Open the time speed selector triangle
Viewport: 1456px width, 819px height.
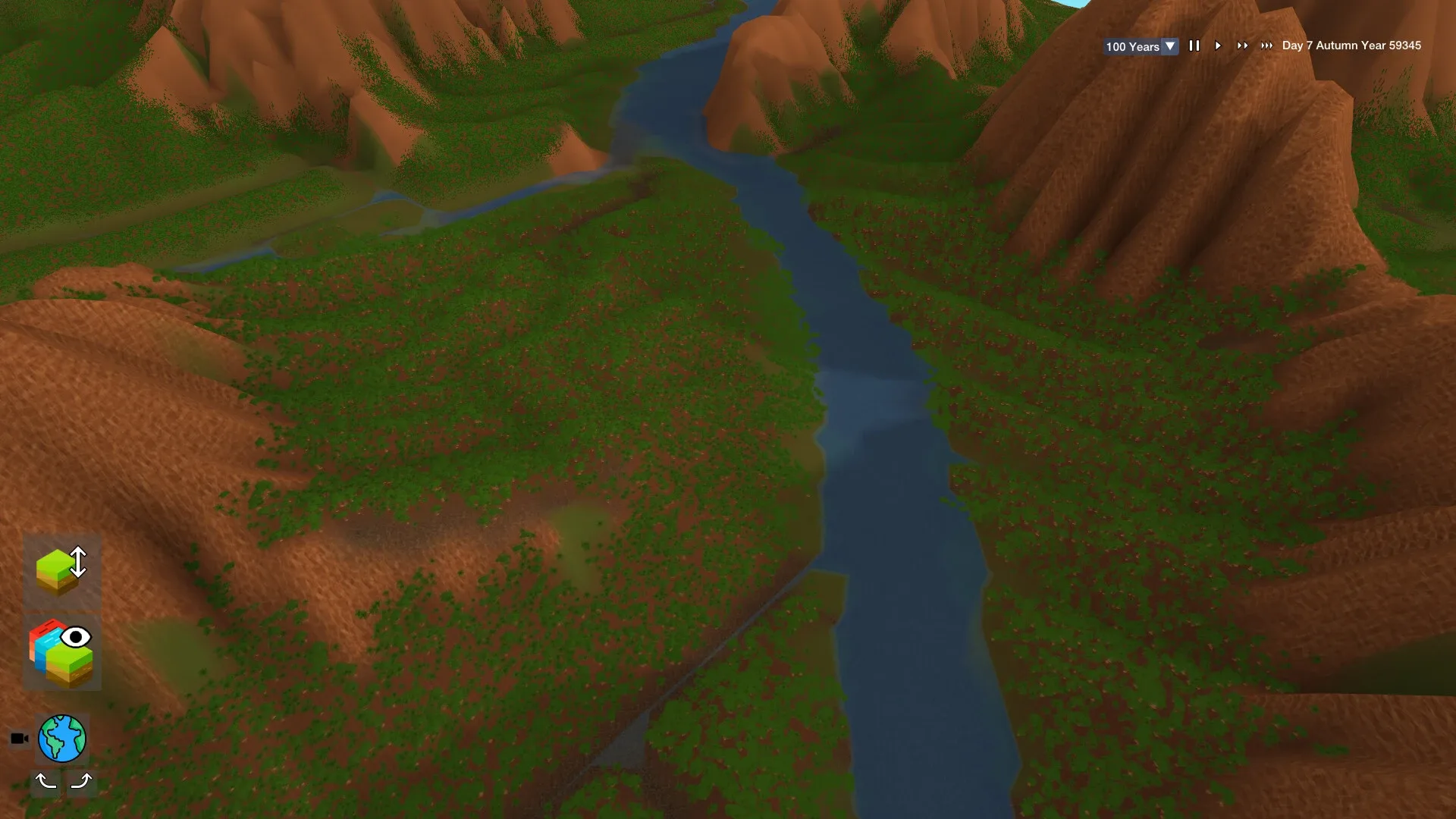1170,45
